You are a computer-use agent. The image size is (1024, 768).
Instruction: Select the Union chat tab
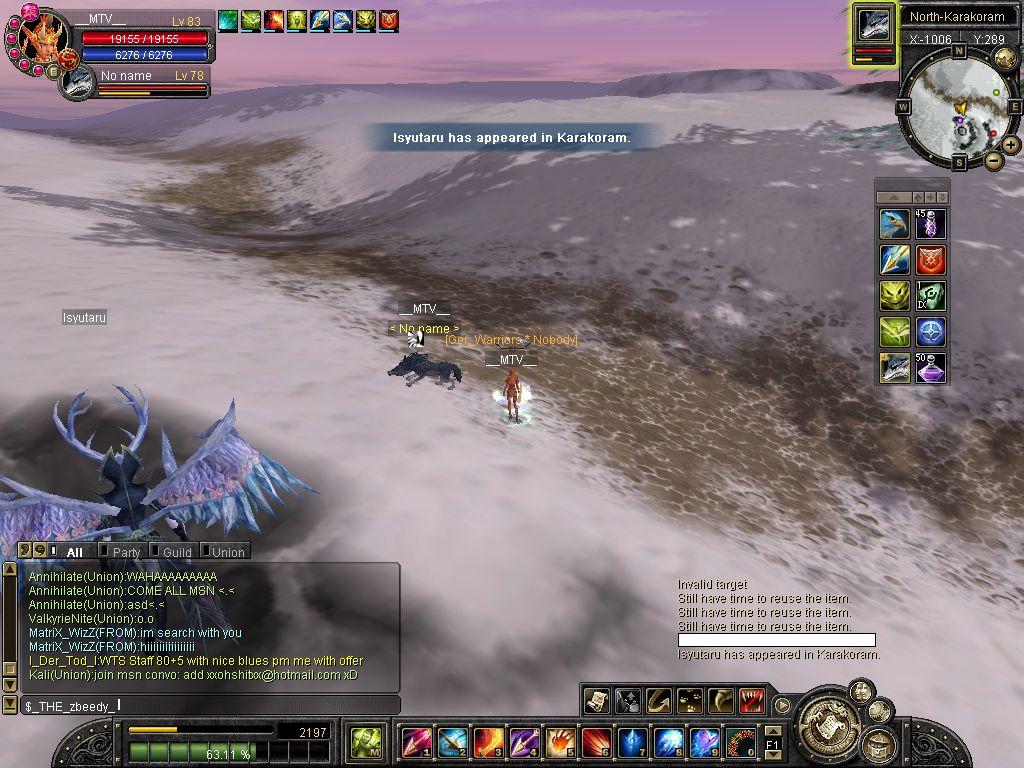pos(226,551)
